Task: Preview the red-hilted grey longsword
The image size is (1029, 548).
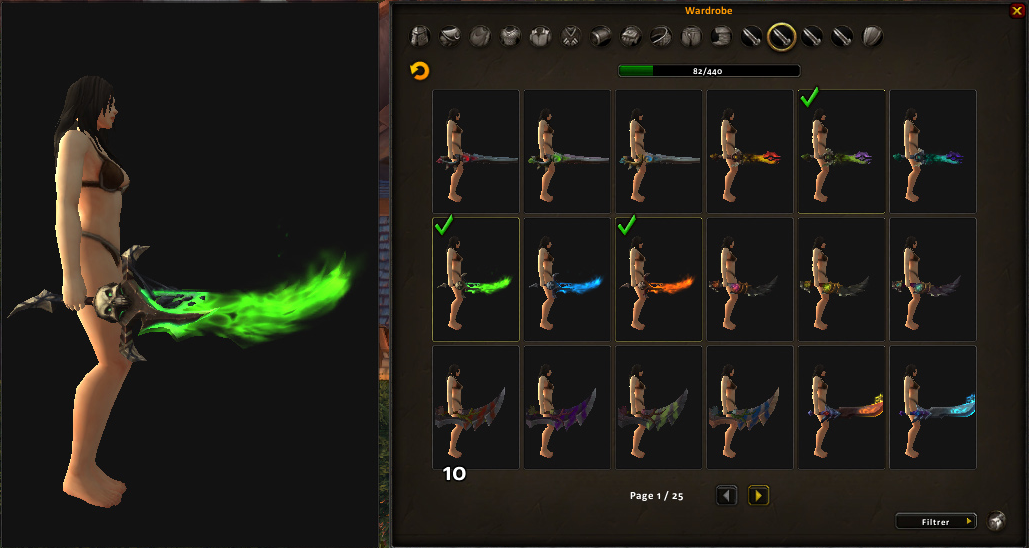Action: pos(476,151)
